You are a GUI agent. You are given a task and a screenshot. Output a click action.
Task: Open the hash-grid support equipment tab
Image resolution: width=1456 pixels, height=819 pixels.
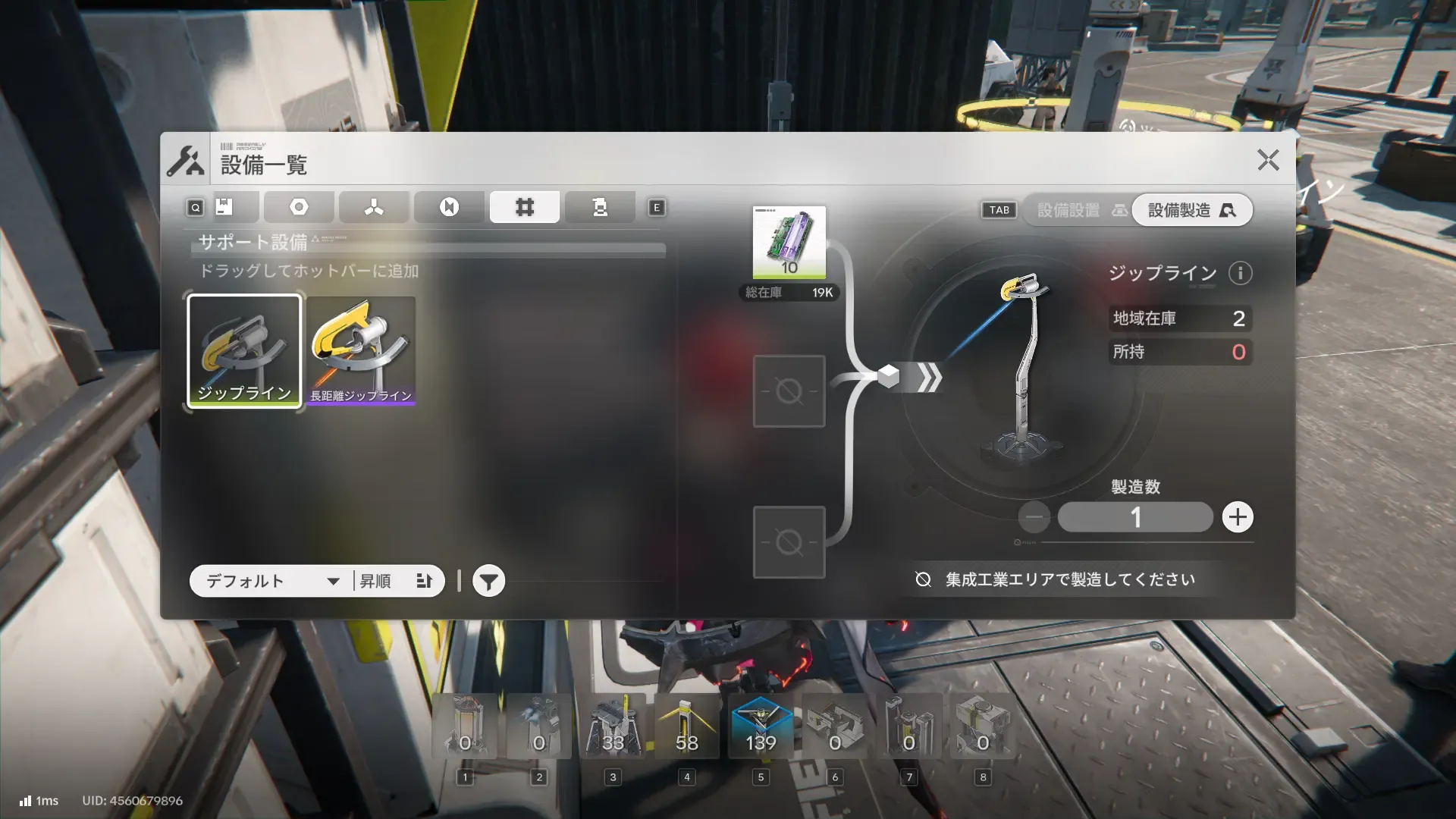525,207
